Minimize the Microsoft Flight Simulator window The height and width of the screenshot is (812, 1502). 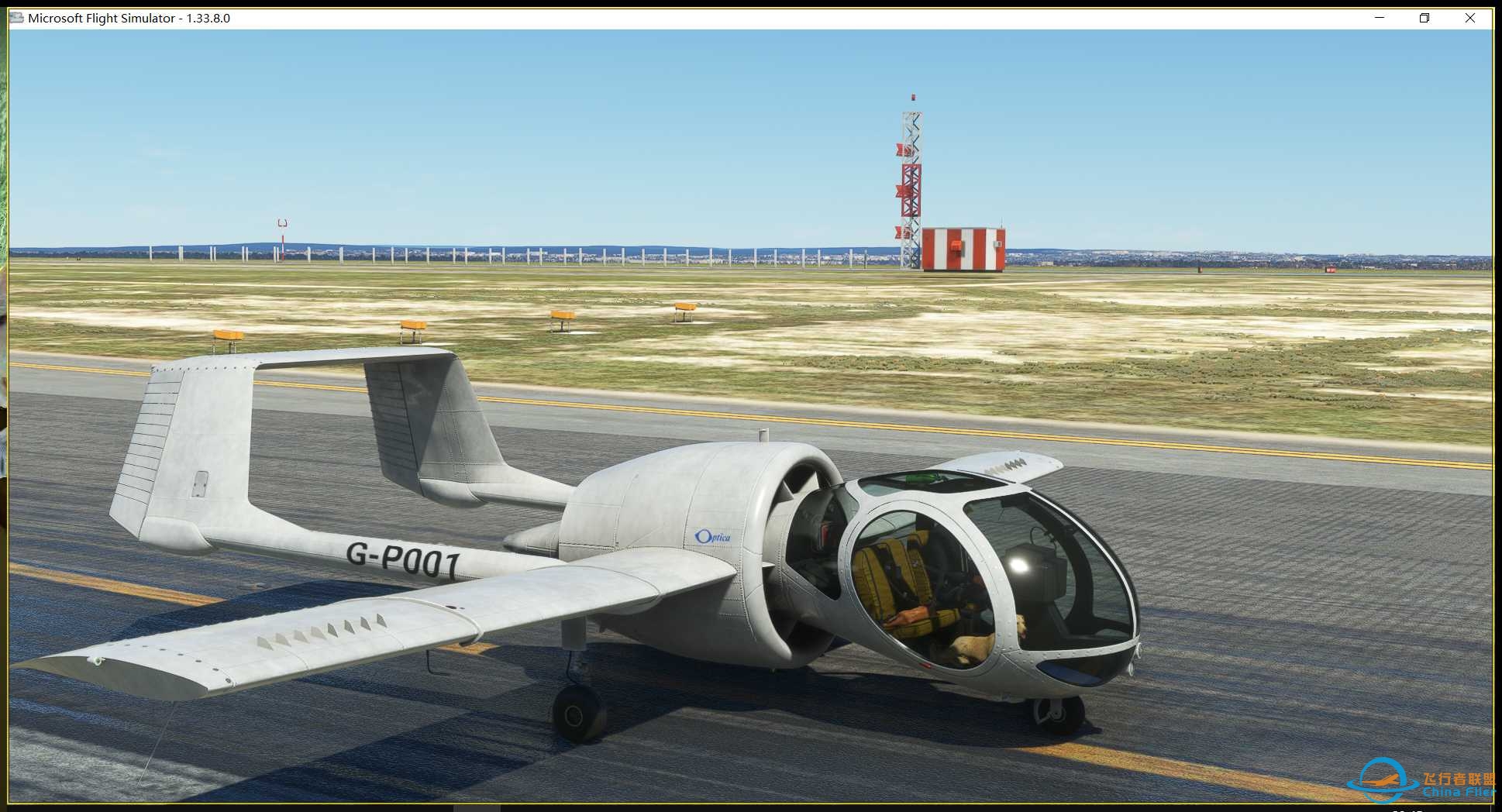[1379, 17]
